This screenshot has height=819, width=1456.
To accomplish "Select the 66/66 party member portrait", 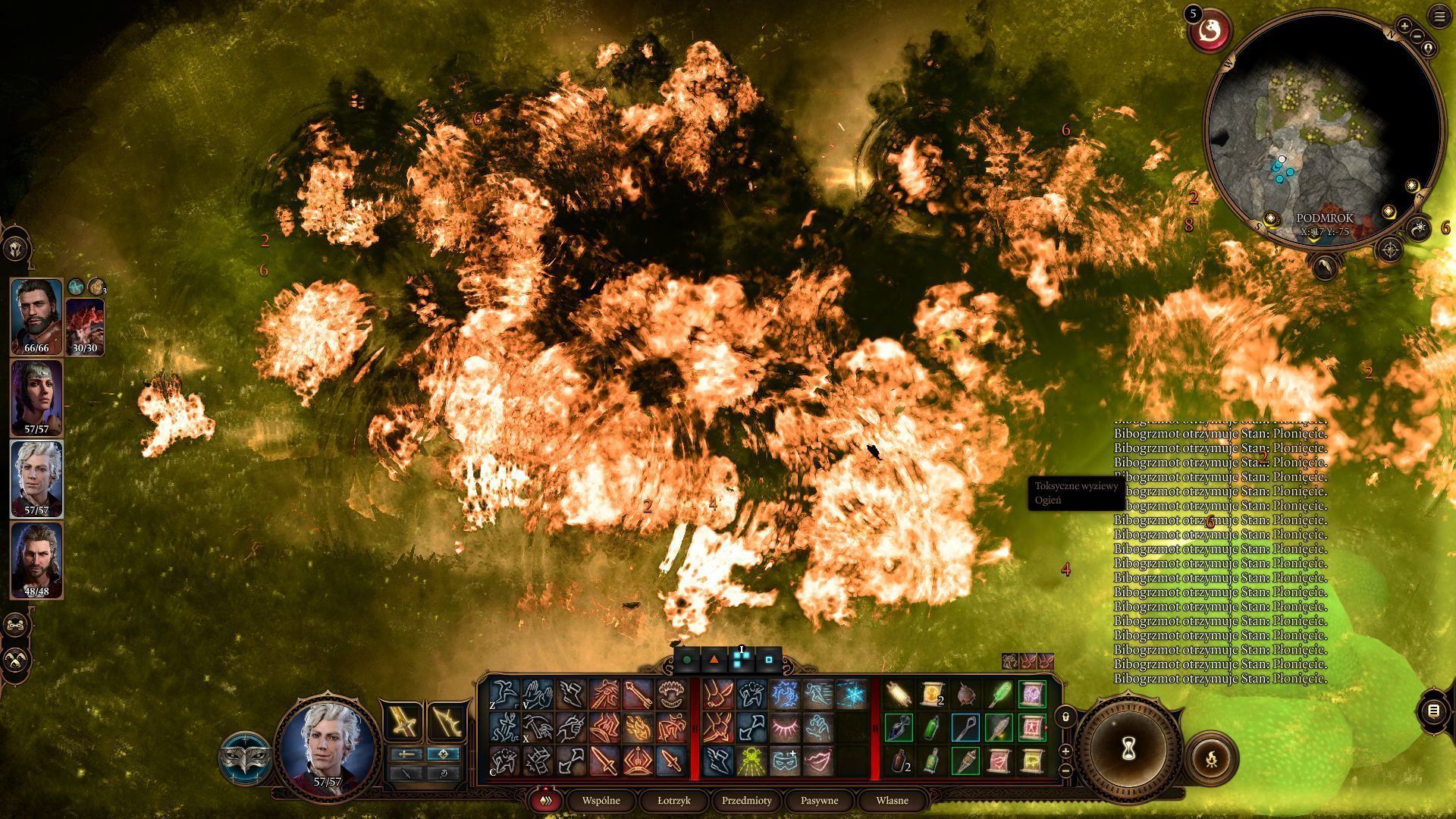I will click(x=36, y=315).
